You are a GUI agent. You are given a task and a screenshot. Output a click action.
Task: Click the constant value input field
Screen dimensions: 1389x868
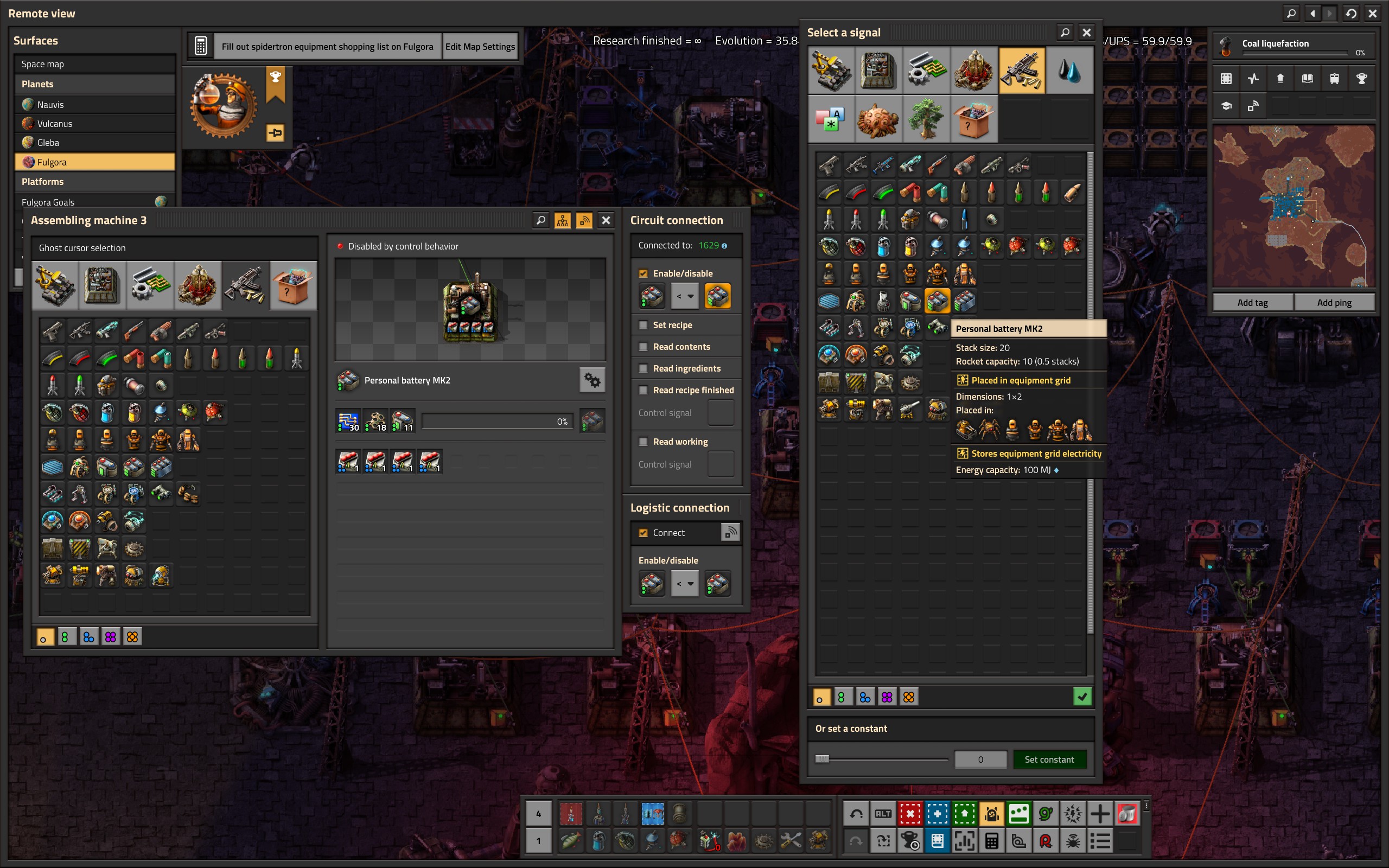[980, 759]
